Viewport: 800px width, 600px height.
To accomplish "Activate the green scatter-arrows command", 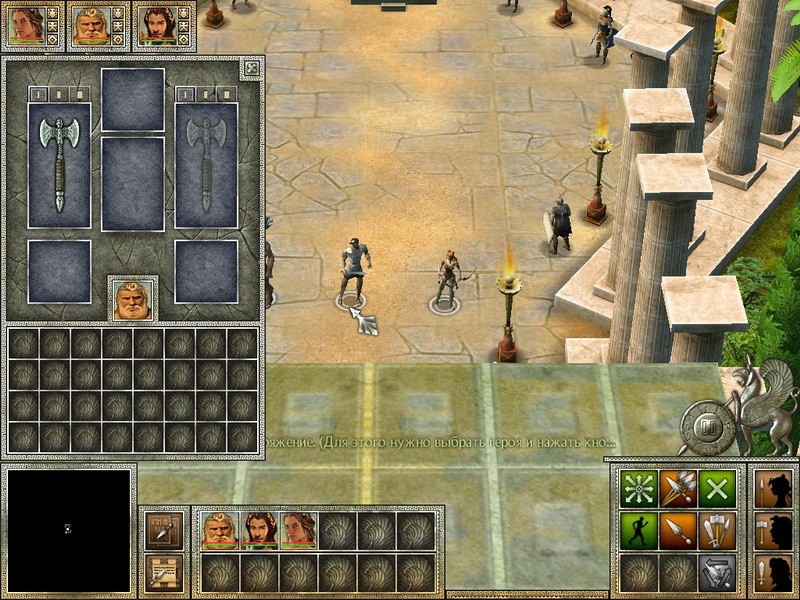I will click(637, 488).
